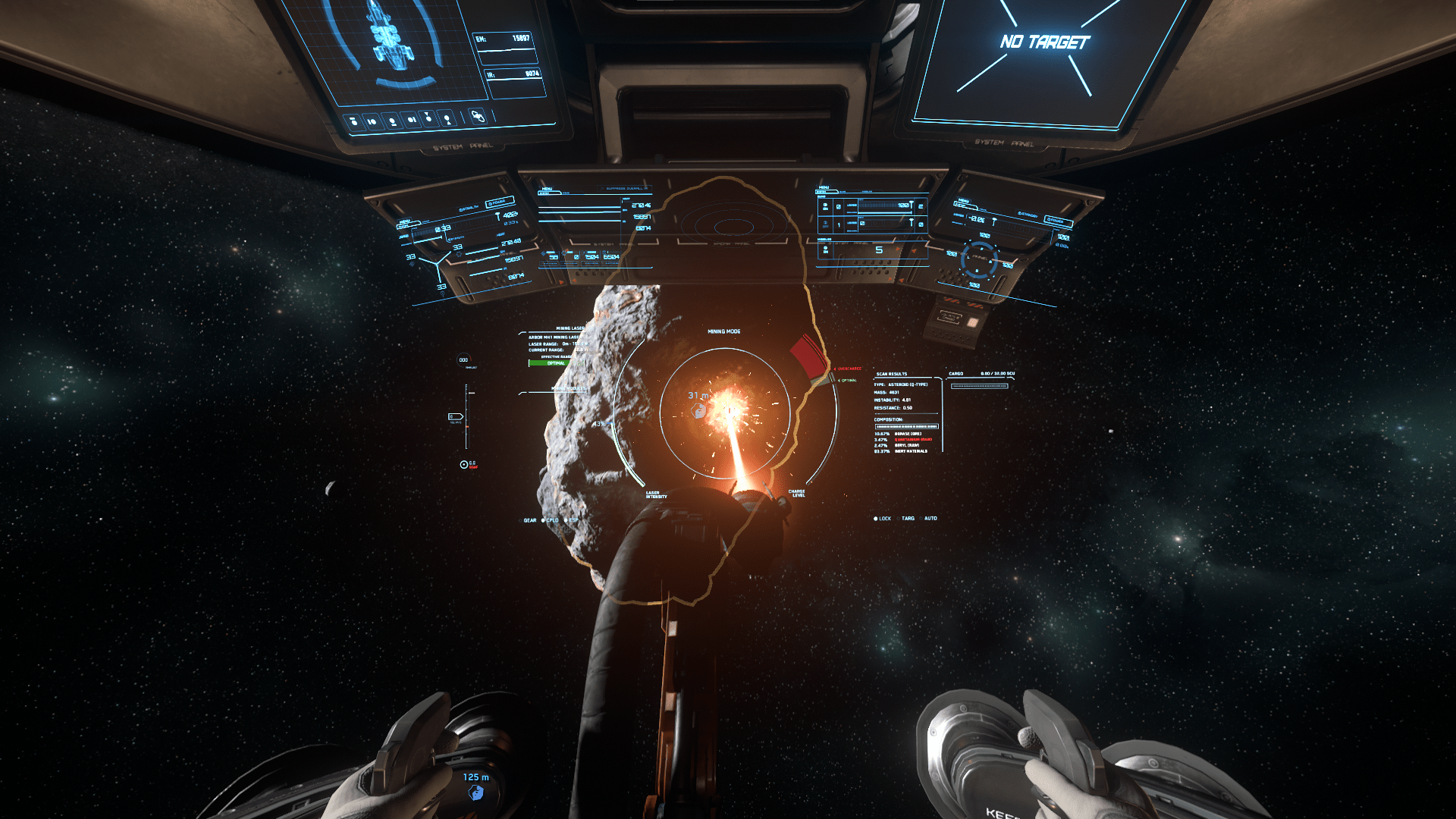
Task: Toggle Suppress Overall IR option
Action: [x=625, y=188]
